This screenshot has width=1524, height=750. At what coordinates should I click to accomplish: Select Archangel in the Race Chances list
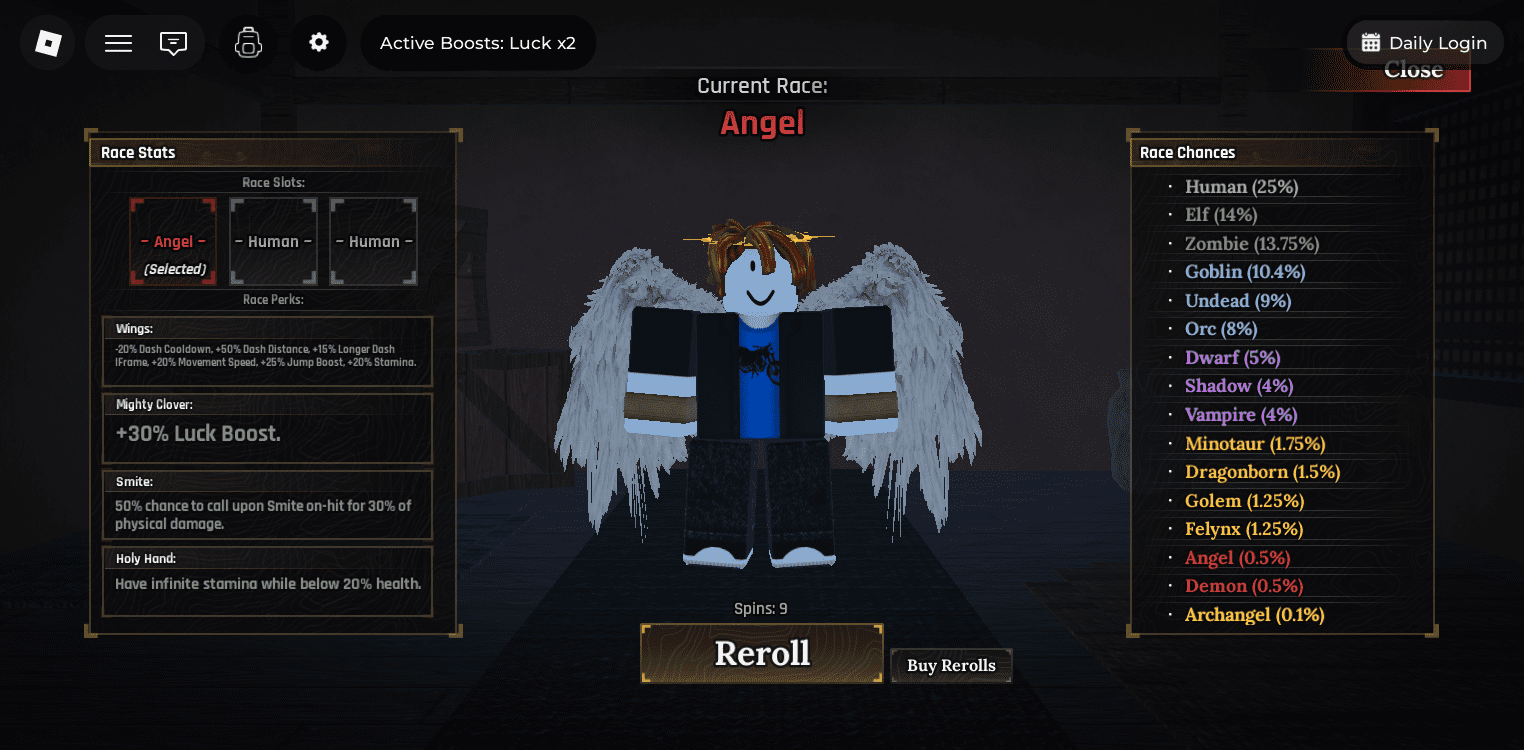(1253, 614)
